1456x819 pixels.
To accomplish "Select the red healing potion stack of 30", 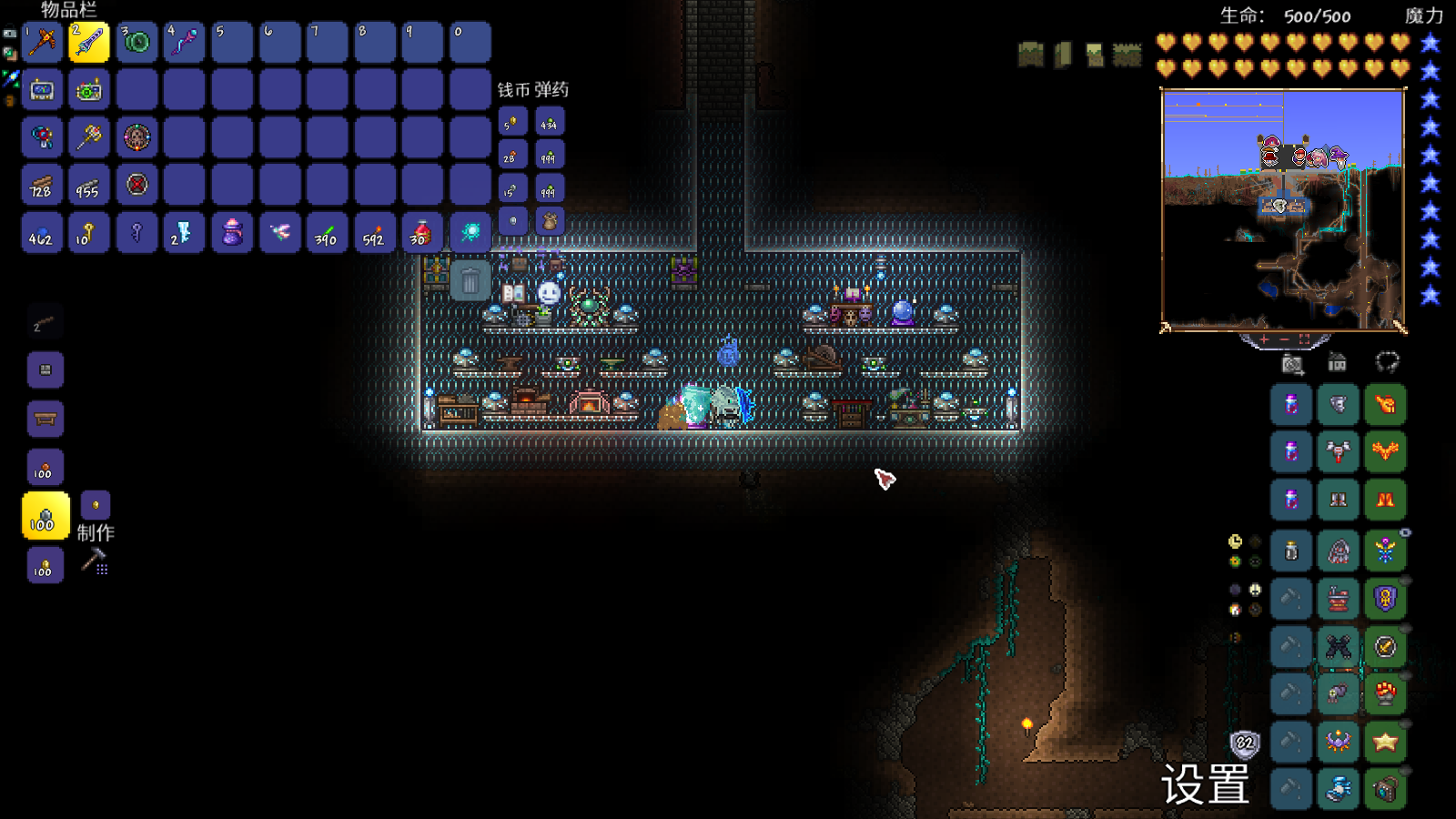I will (x=421, y=233).
